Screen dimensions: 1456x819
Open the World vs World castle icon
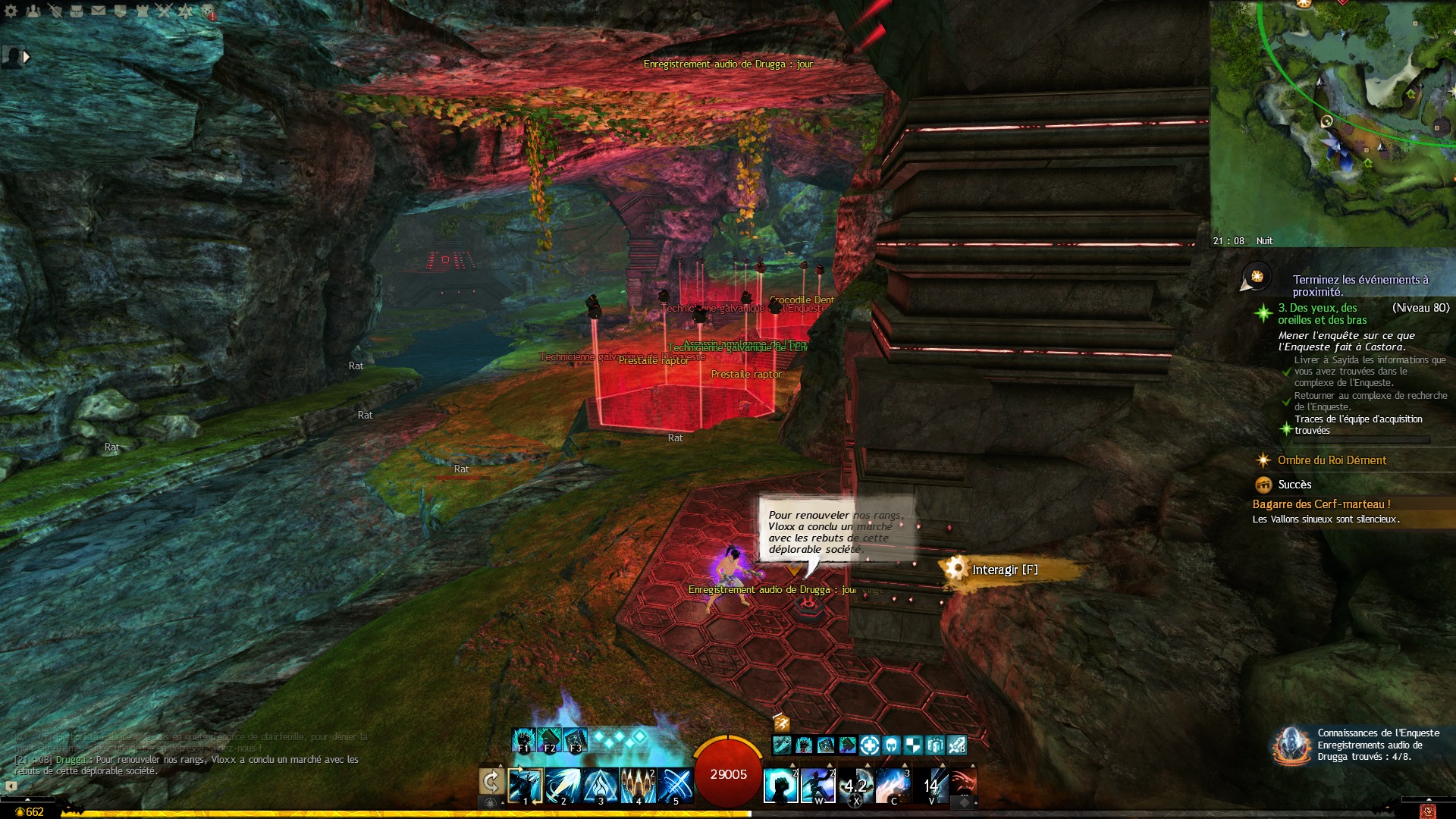coord(142,11)
